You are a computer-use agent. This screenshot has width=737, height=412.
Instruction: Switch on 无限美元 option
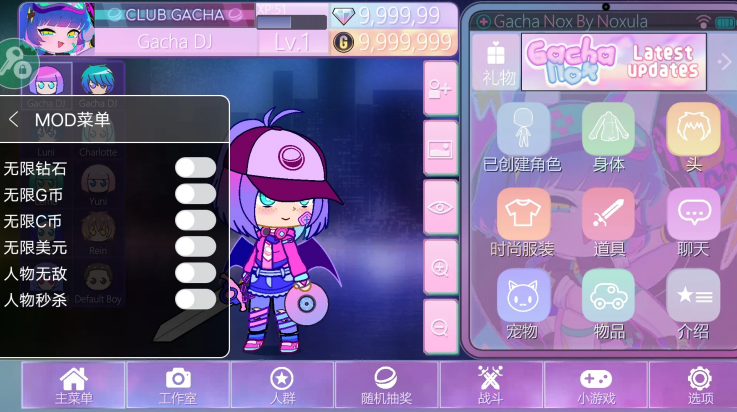pyautogui.click(x=195, y=246)
